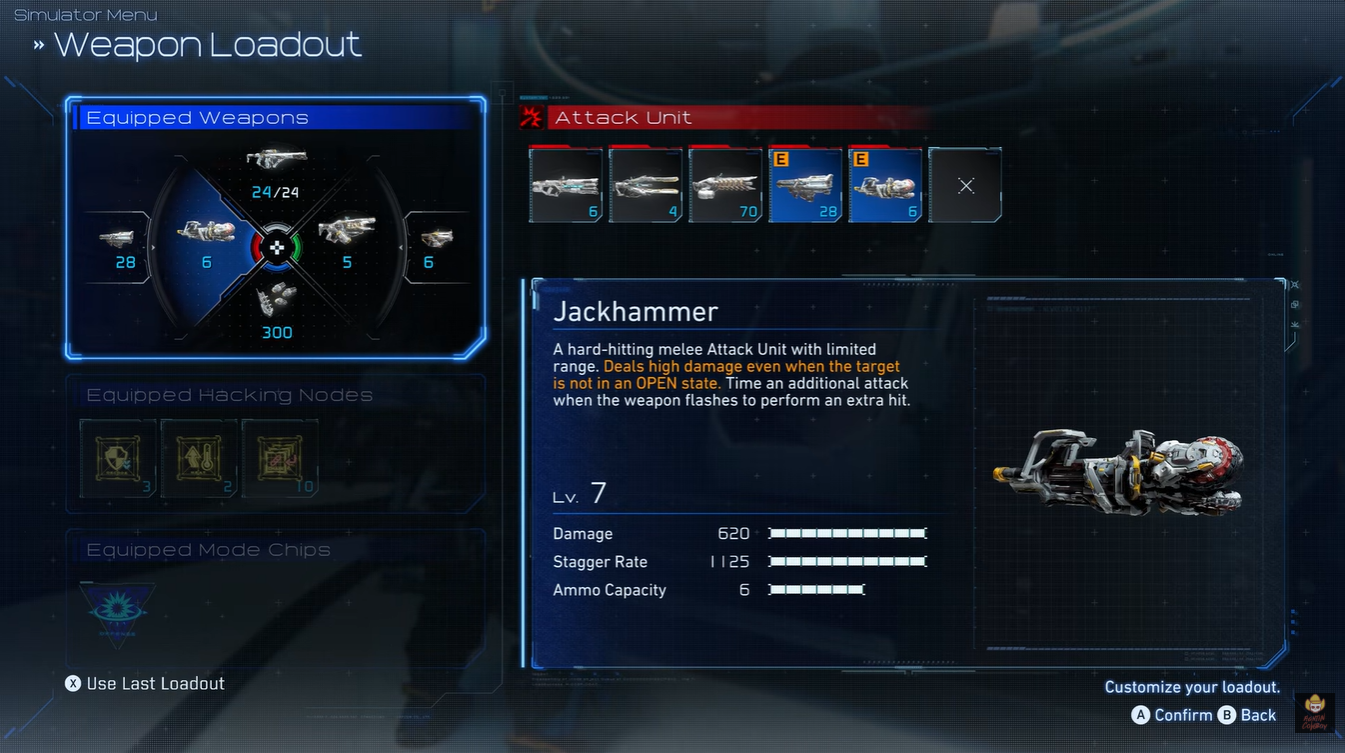Open the Simulator Menu entry
This screenshot has width=1345, height=753.
(x=84, y=14)
